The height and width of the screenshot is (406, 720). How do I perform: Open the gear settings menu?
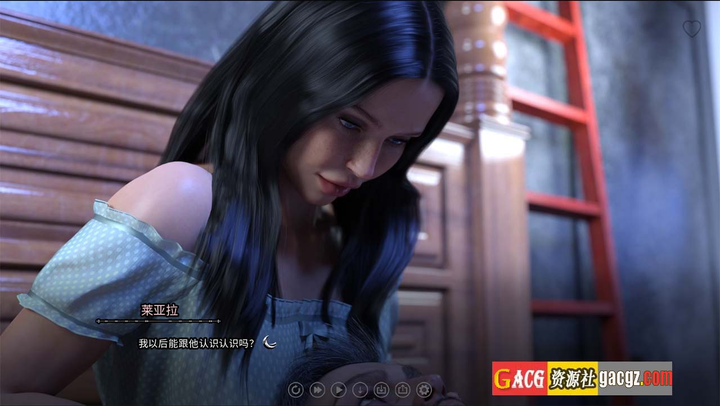pos(424,389)
